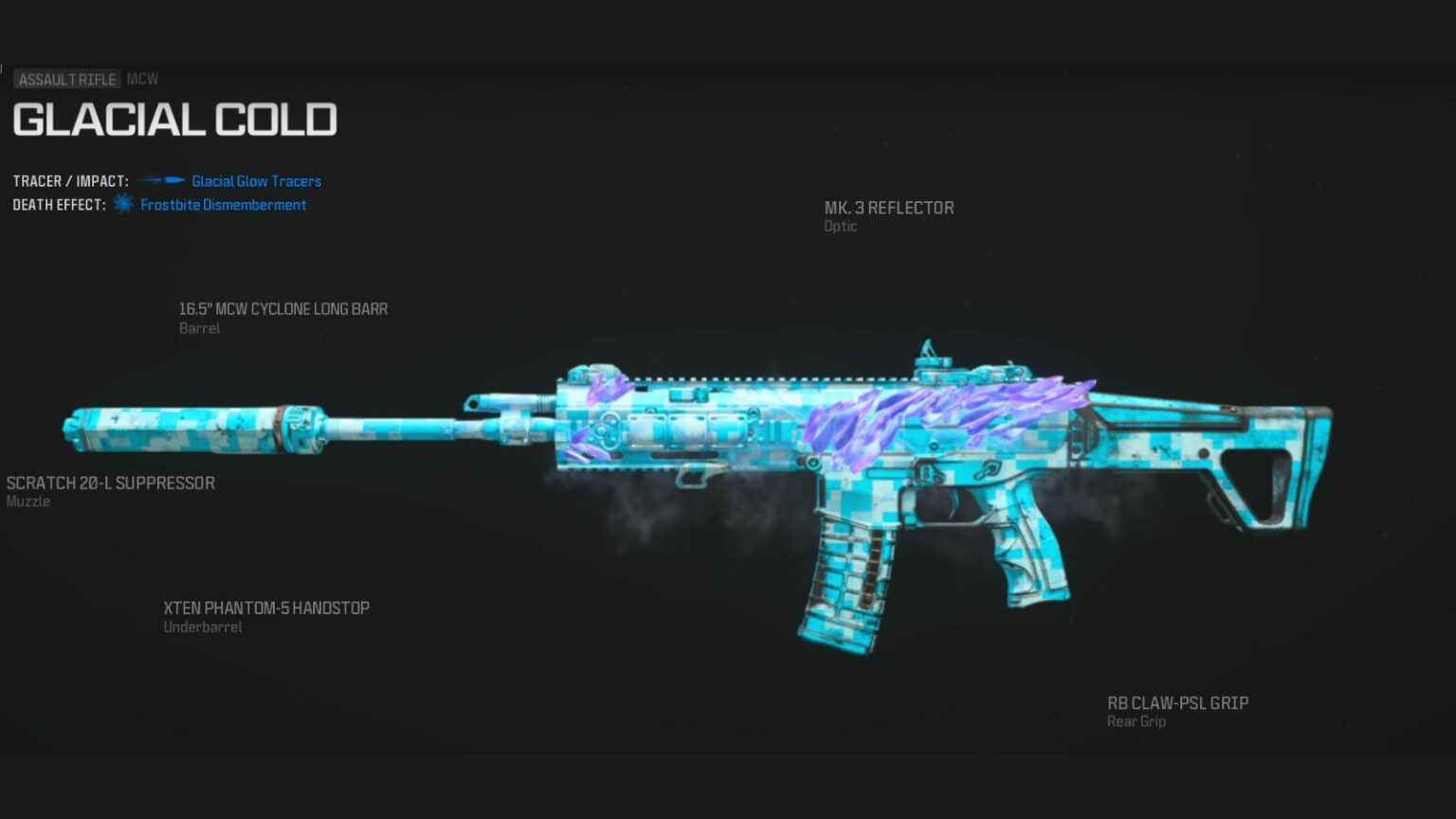Click the Glacial Cold blueprint title
1456x819 pixels.
pos(175,119)
